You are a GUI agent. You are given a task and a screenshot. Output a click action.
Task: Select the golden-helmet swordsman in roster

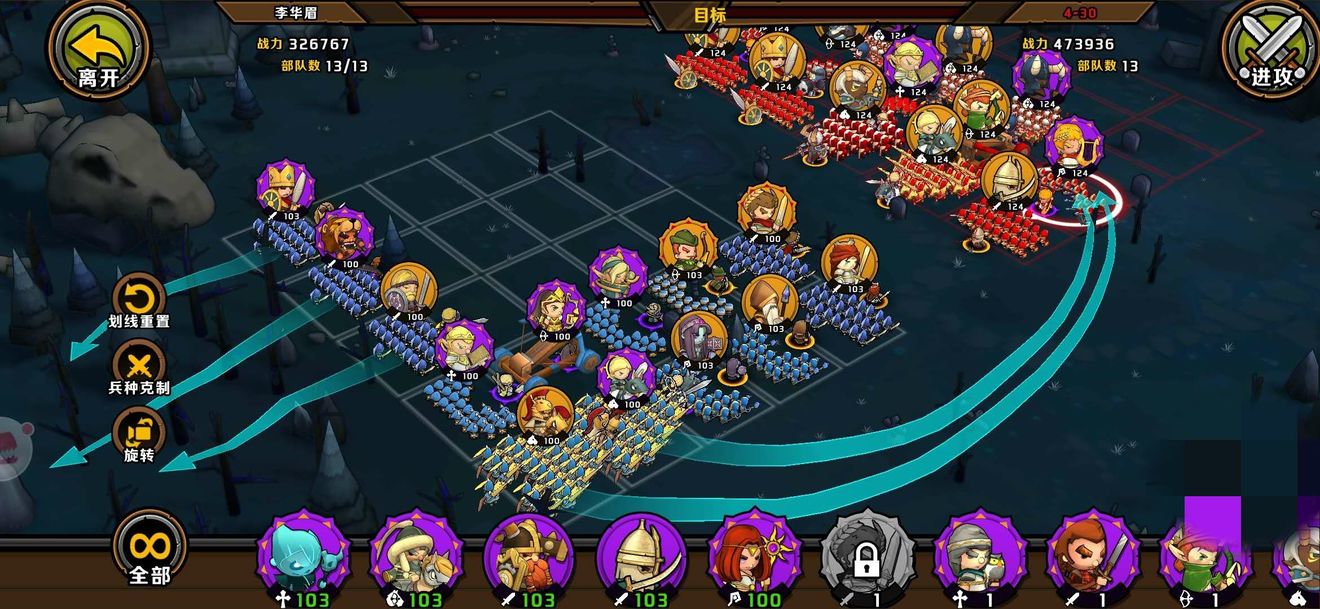[x=642, y=557]
